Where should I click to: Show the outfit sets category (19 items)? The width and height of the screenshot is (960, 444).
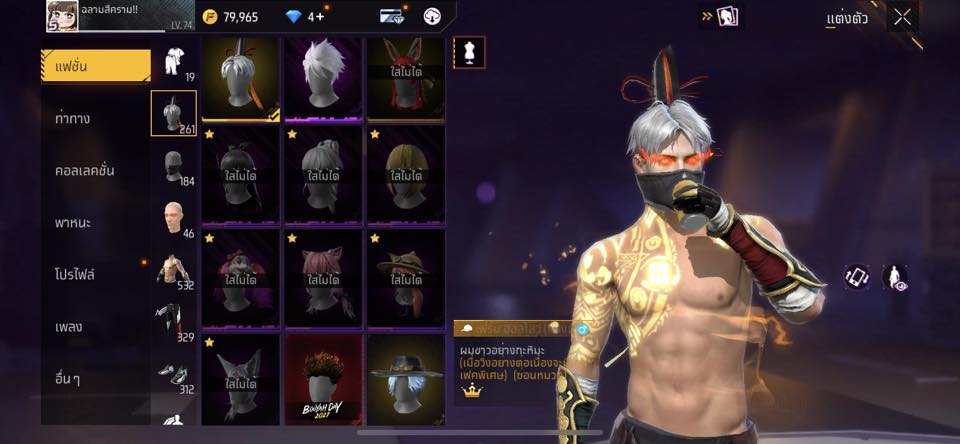pos(174,63)
